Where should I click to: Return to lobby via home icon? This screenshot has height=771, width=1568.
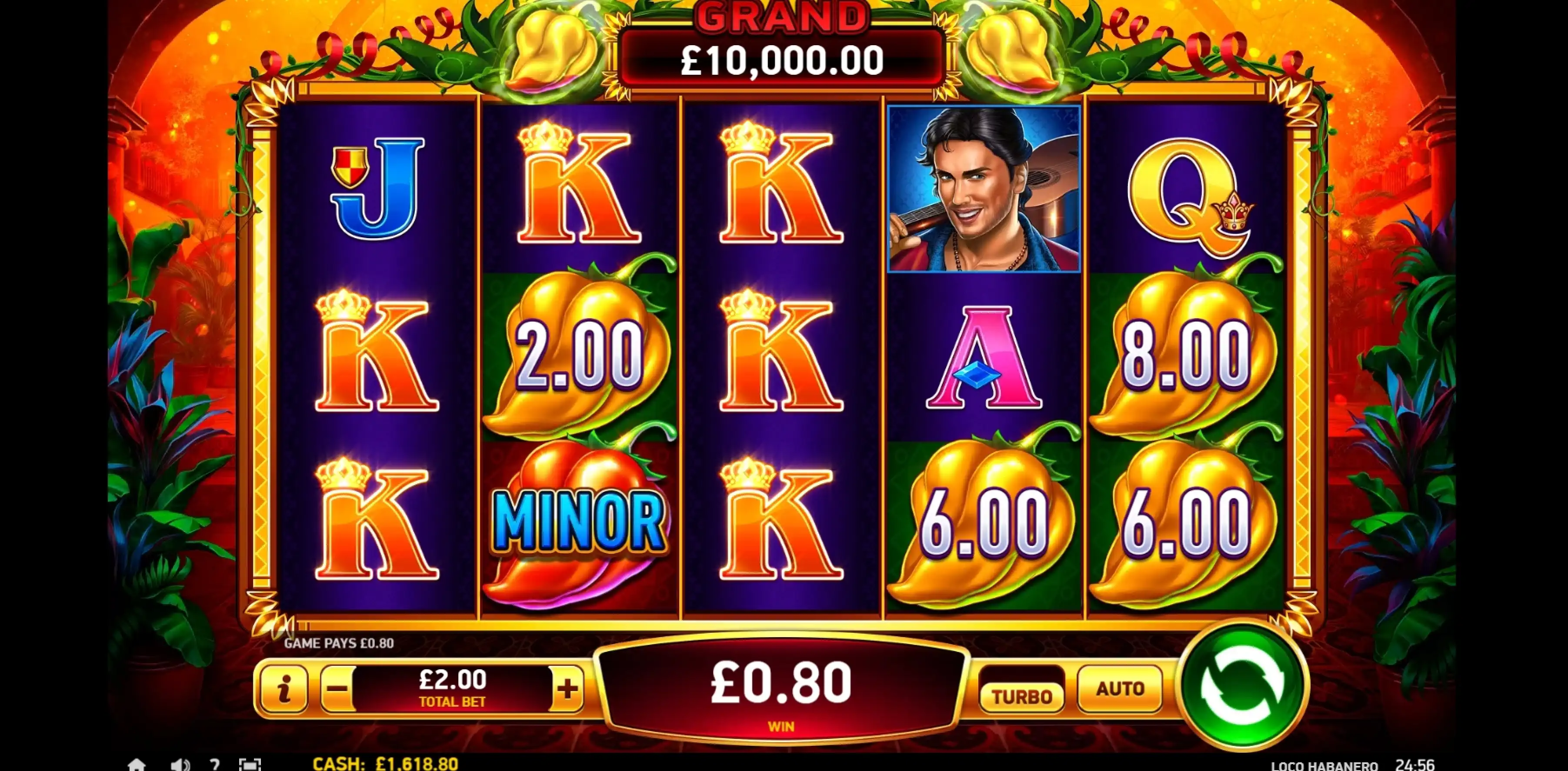click(137, 764)
